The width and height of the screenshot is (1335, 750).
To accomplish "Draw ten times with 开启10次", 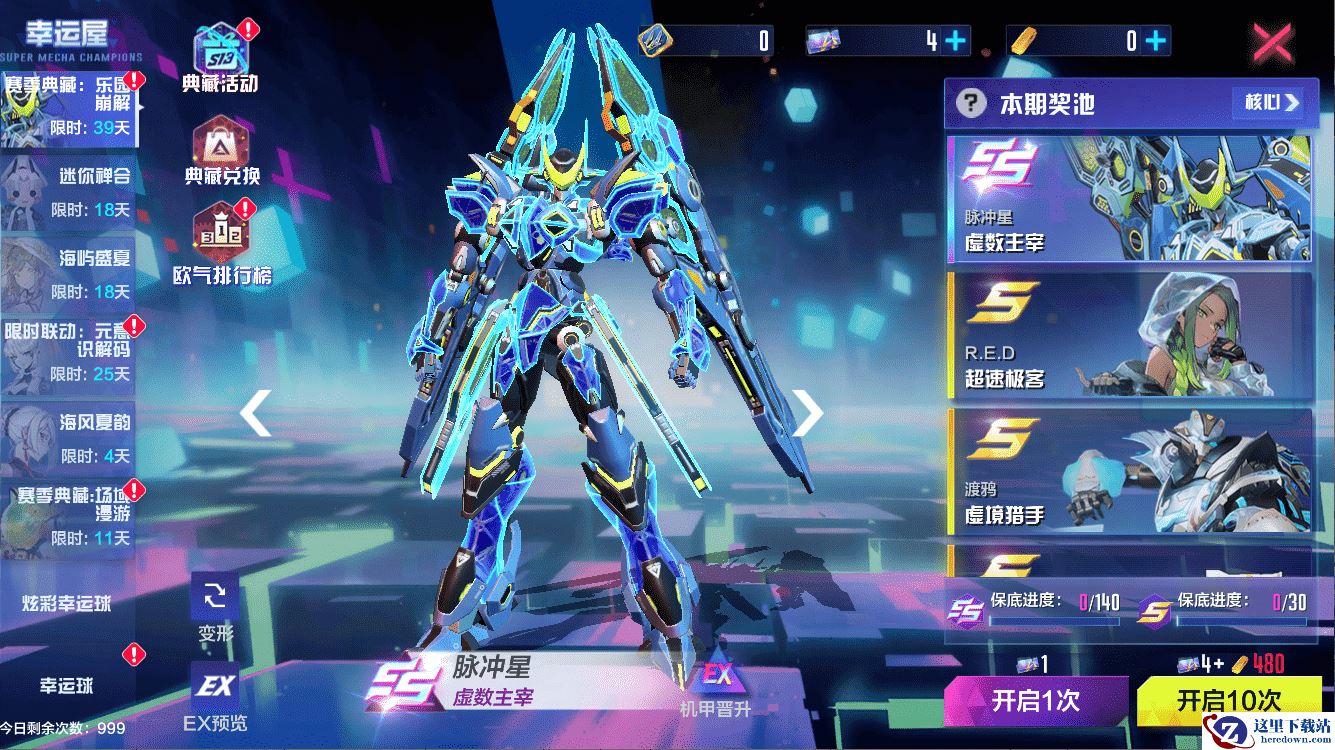I will (1228, 699).
